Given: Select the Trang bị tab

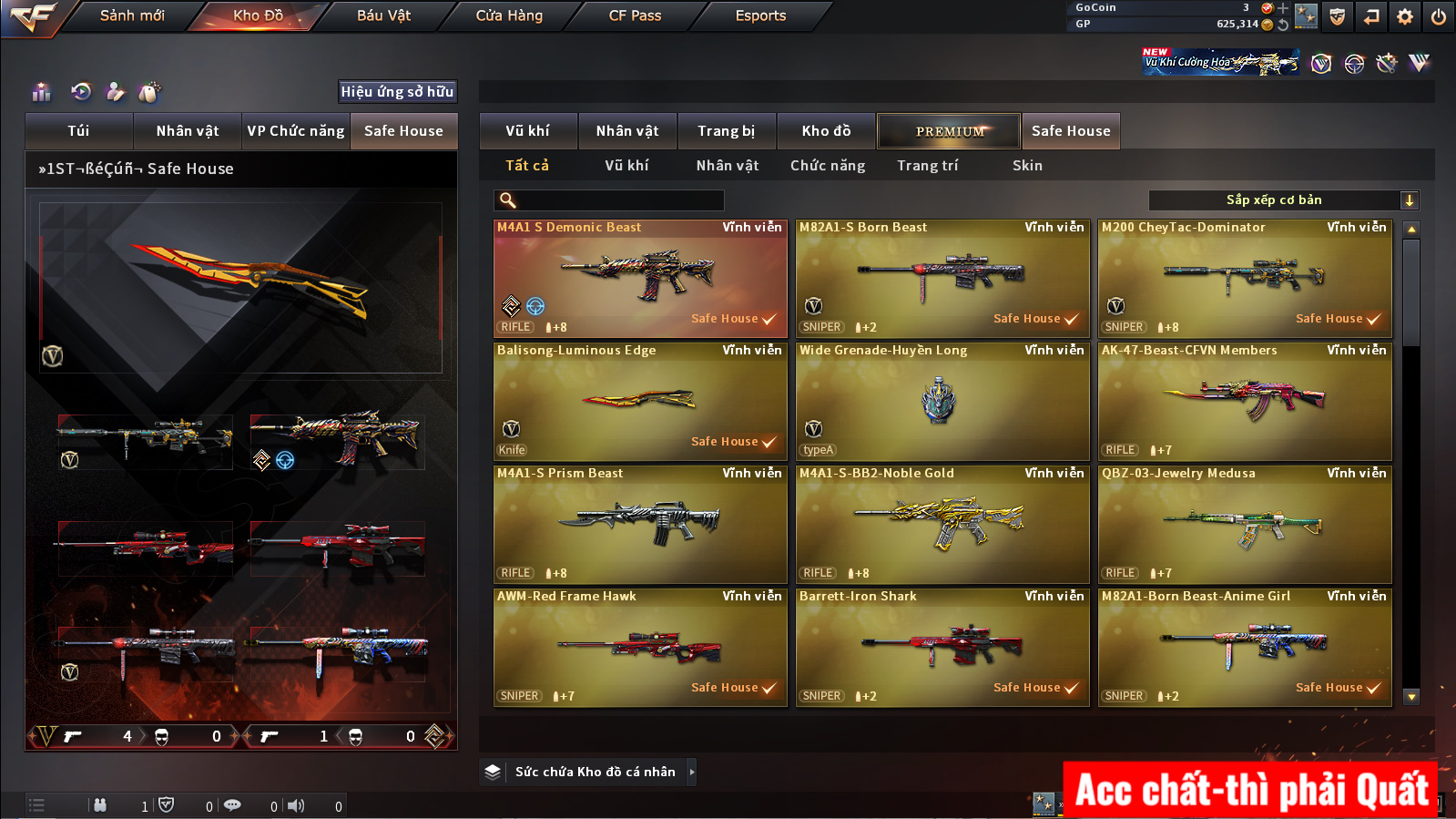Looking at the screenshot, I should coord(726,131).
